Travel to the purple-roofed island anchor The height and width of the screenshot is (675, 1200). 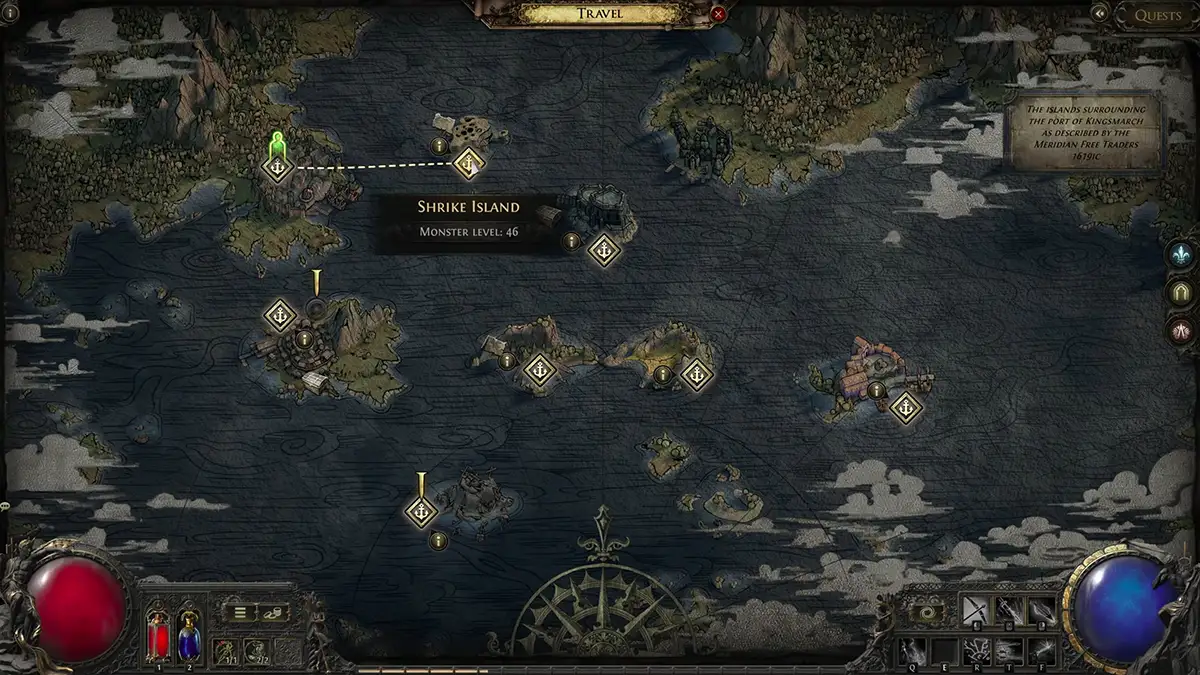pyautogui.click(x=905, y=407)
